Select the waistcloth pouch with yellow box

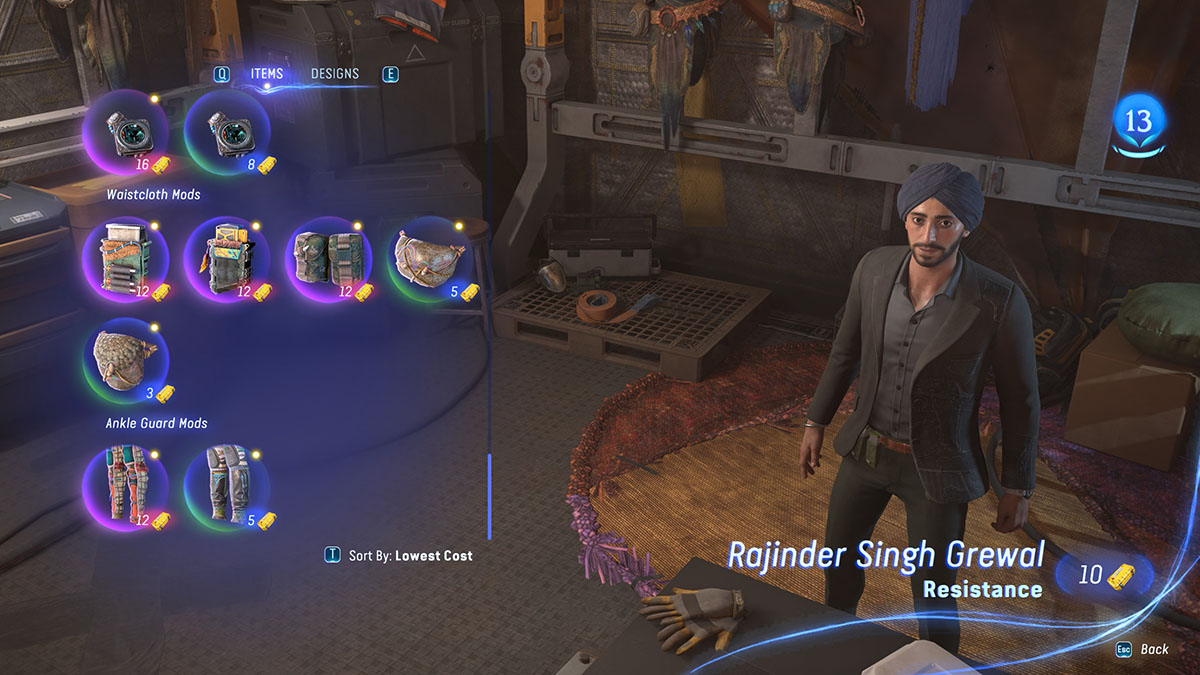(x=227, y=261)
